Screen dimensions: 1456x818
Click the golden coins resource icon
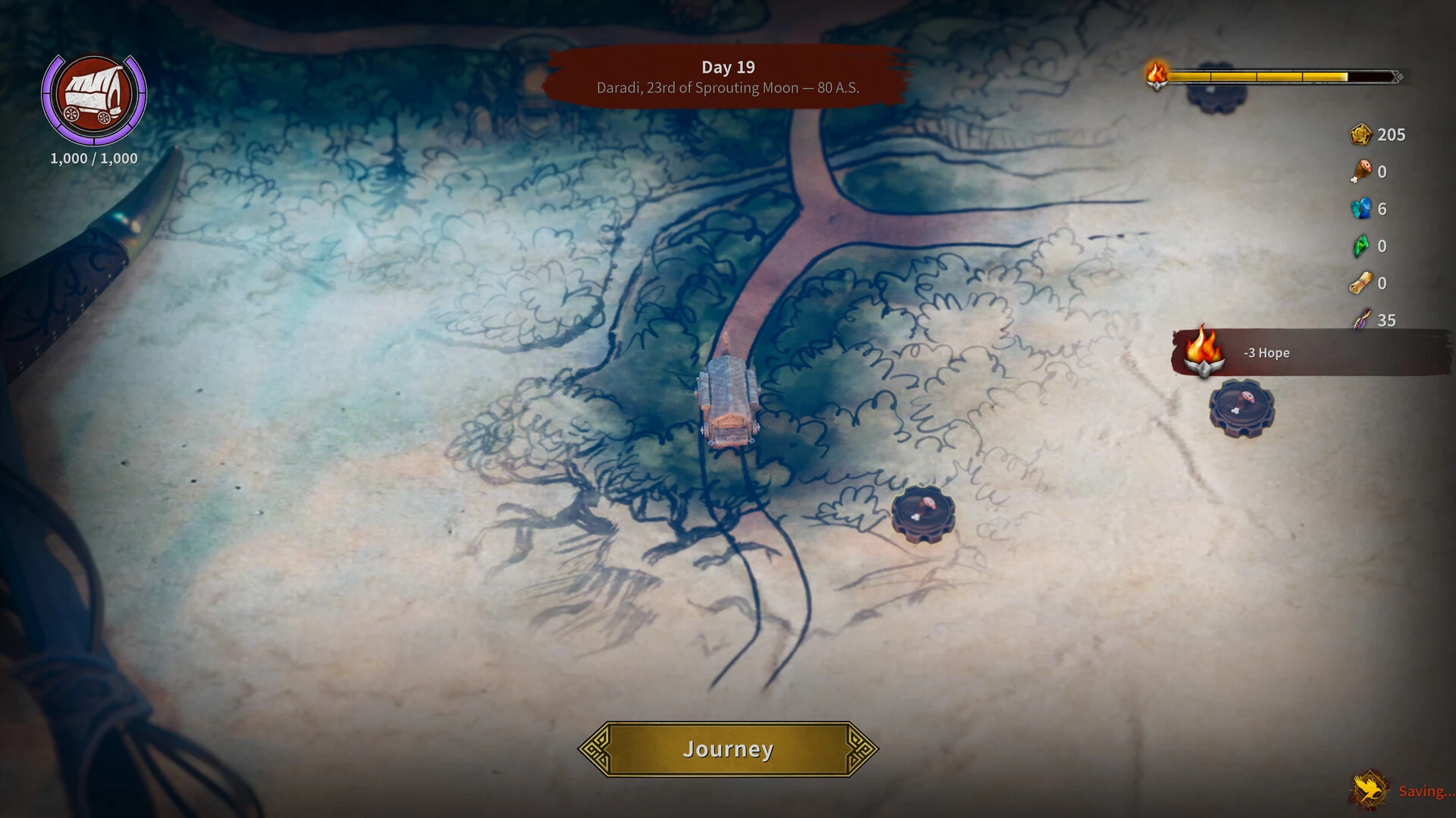pos(1361,134)
